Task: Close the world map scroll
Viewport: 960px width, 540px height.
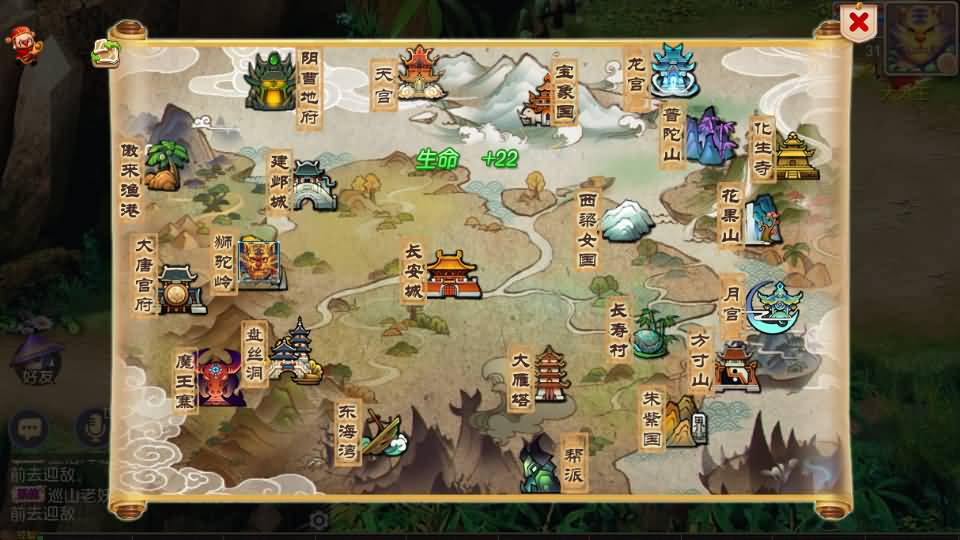Action: coord(857,22)
